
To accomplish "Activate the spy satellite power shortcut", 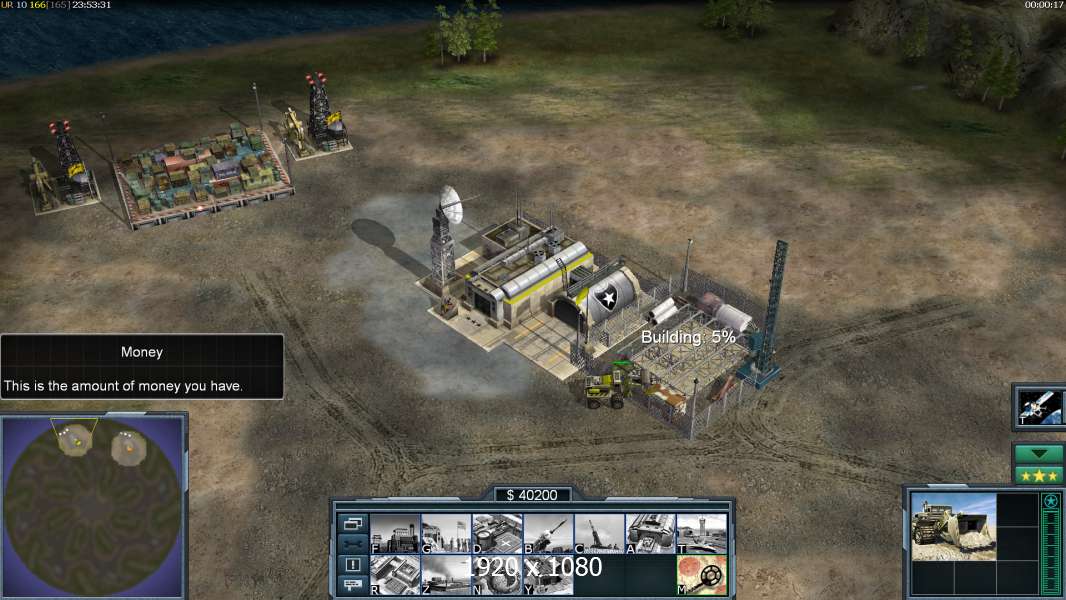I will [1038, 406].
